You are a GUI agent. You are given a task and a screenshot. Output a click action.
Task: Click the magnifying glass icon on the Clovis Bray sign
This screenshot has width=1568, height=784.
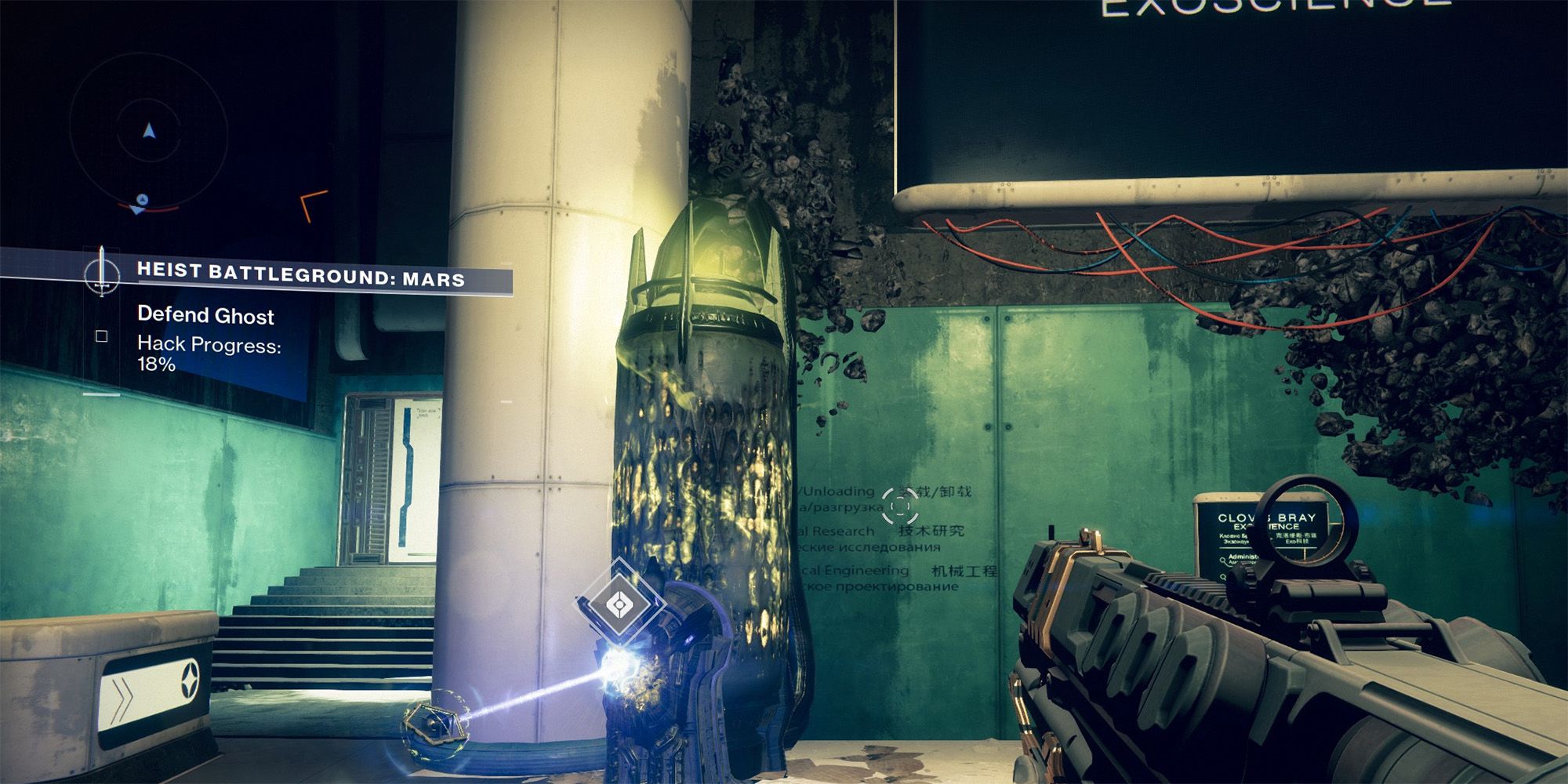click(1223, 560)
